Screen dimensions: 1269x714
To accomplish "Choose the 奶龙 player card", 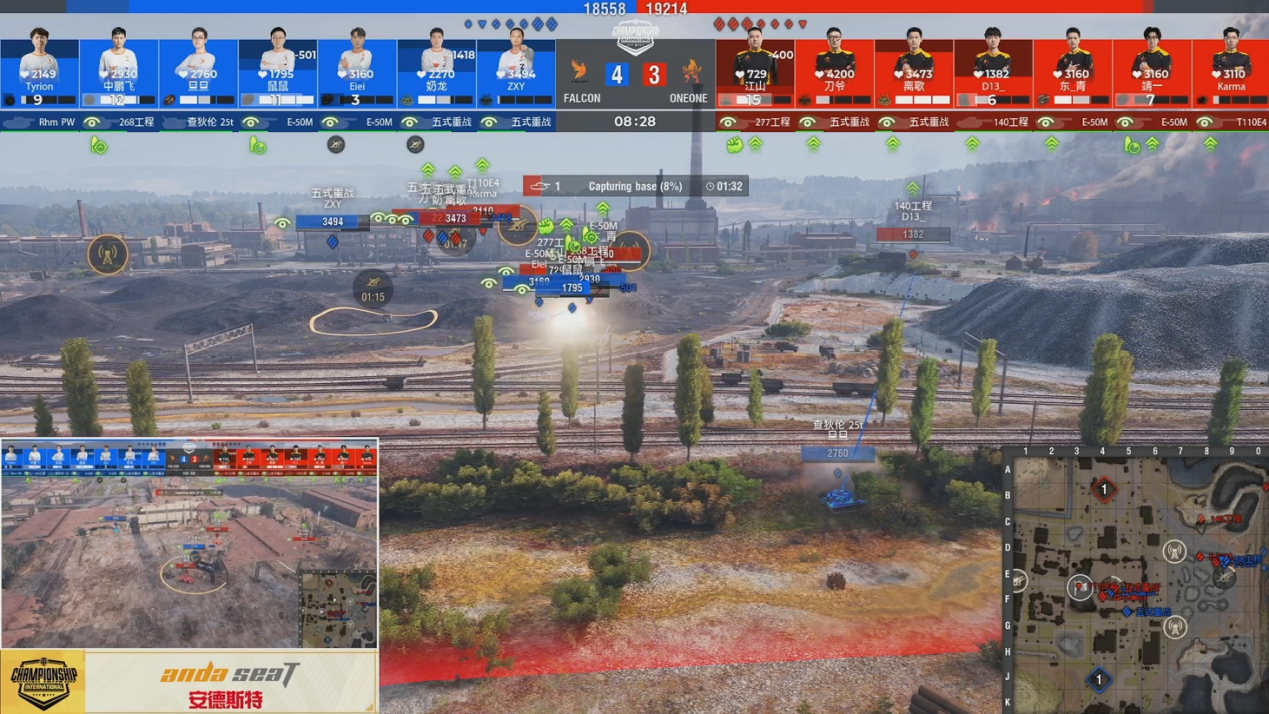I will tap(436, 70).
